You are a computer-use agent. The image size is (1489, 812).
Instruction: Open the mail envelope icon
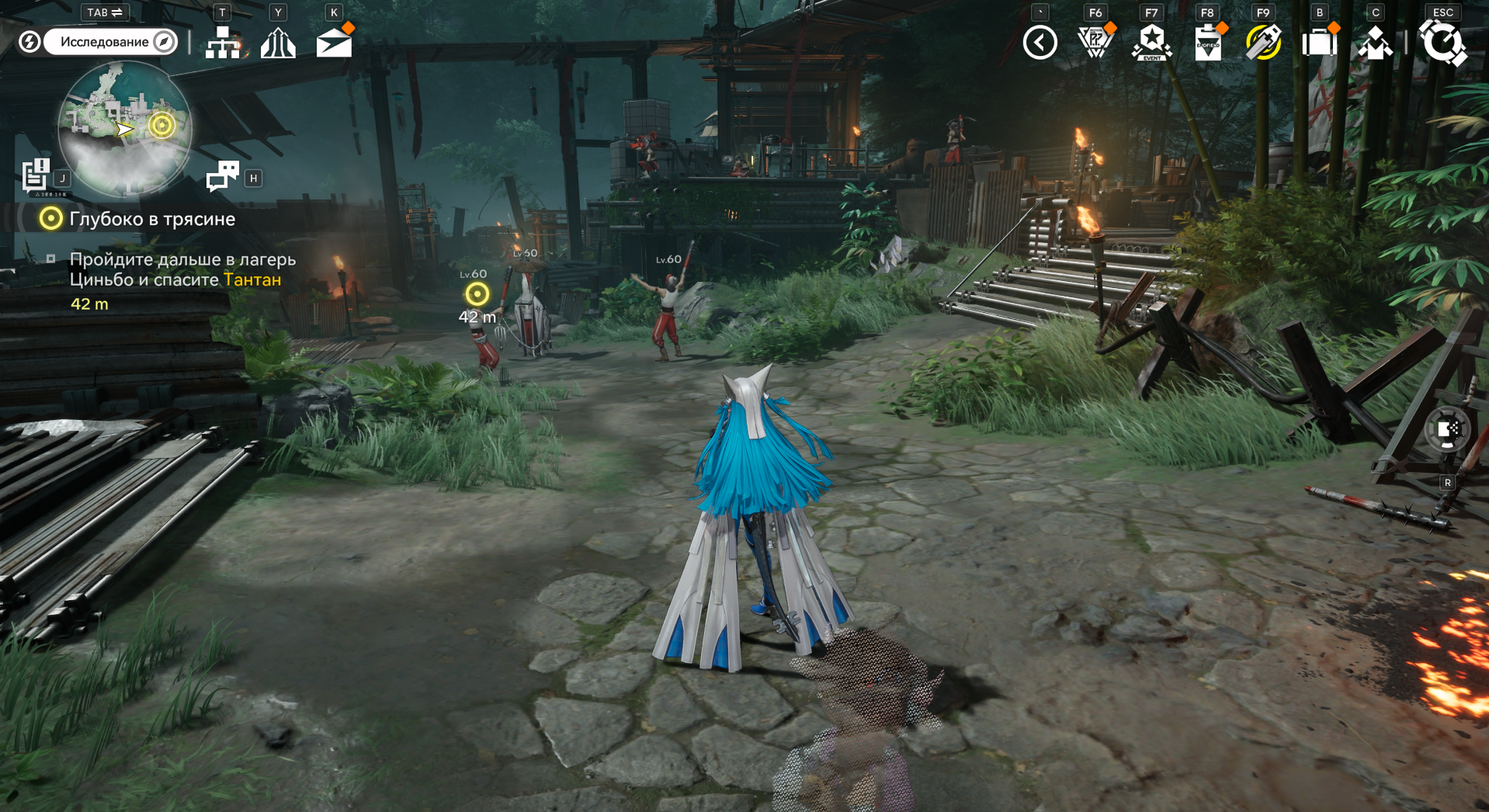335,43
